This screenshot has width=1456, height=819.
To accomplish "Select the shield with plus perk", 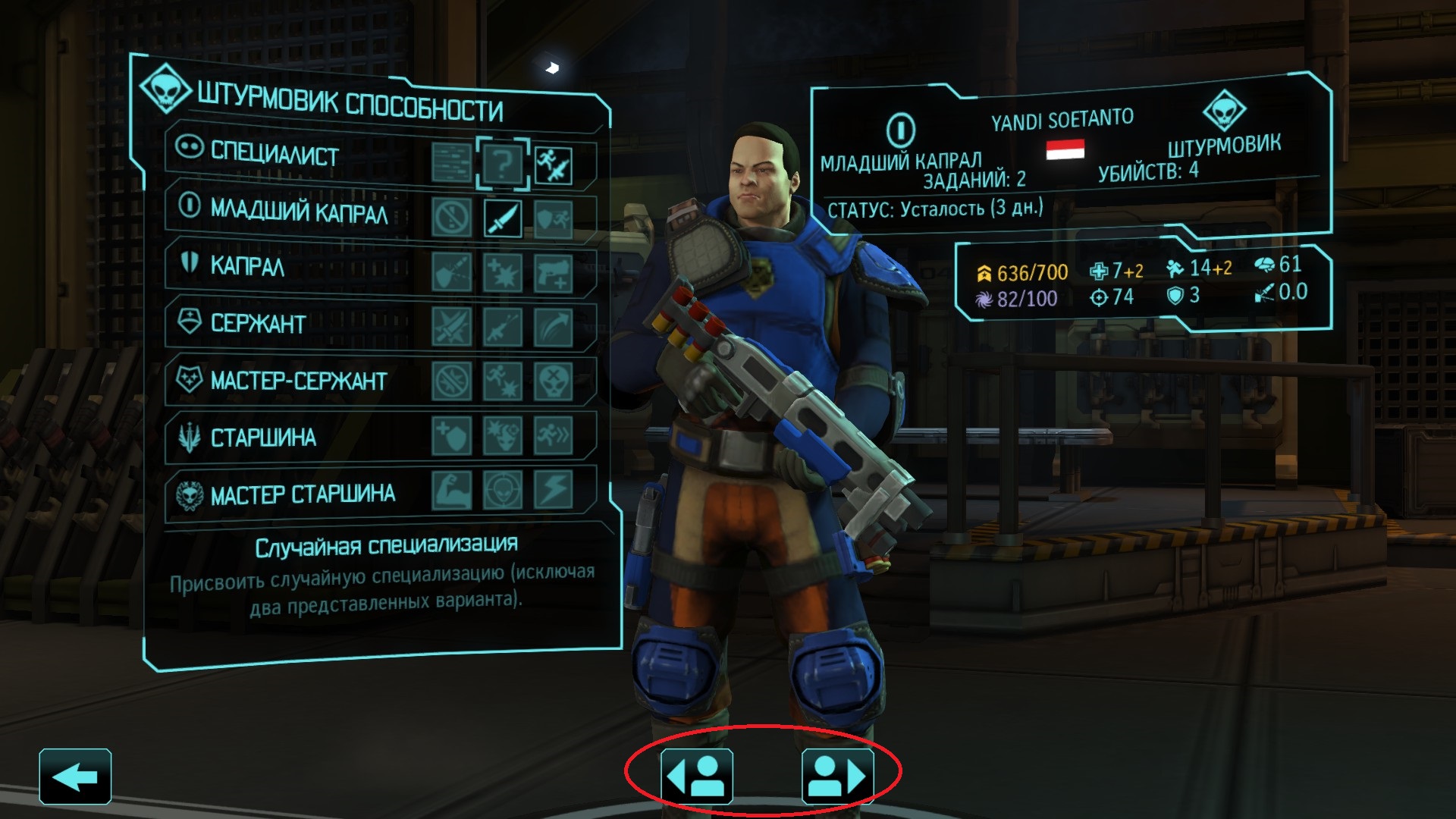I will point(452,436).
